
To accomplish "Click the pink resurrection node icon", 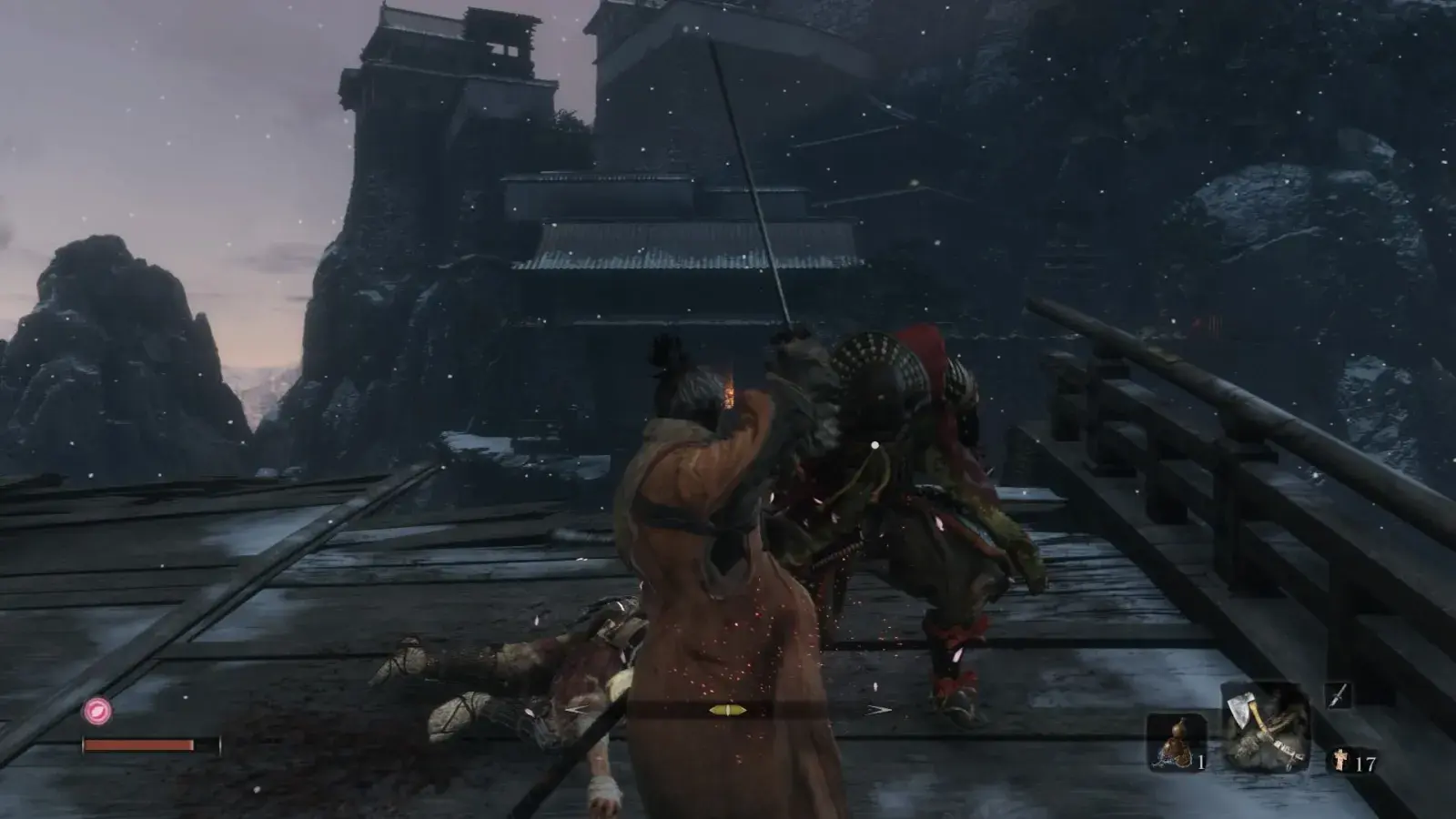I will click(97, 711).
